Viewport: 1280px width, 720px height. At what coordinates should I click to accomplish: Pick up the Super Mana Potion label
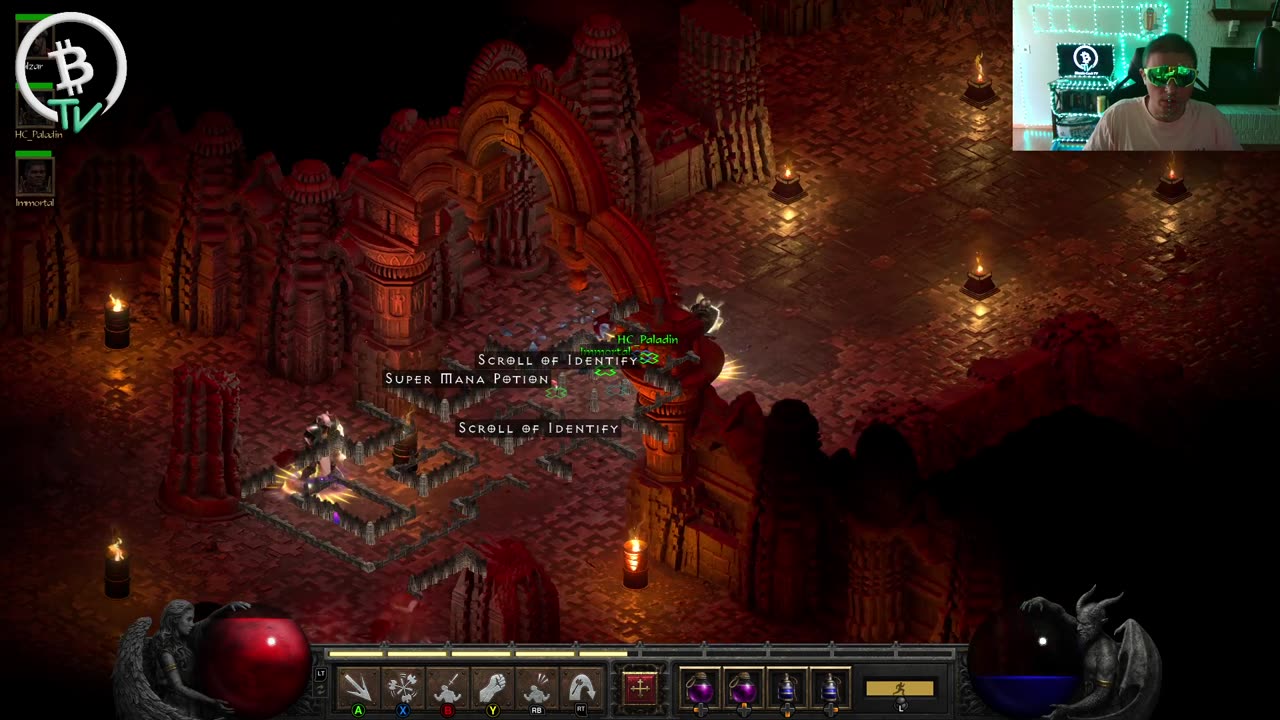tap(467, 379)
